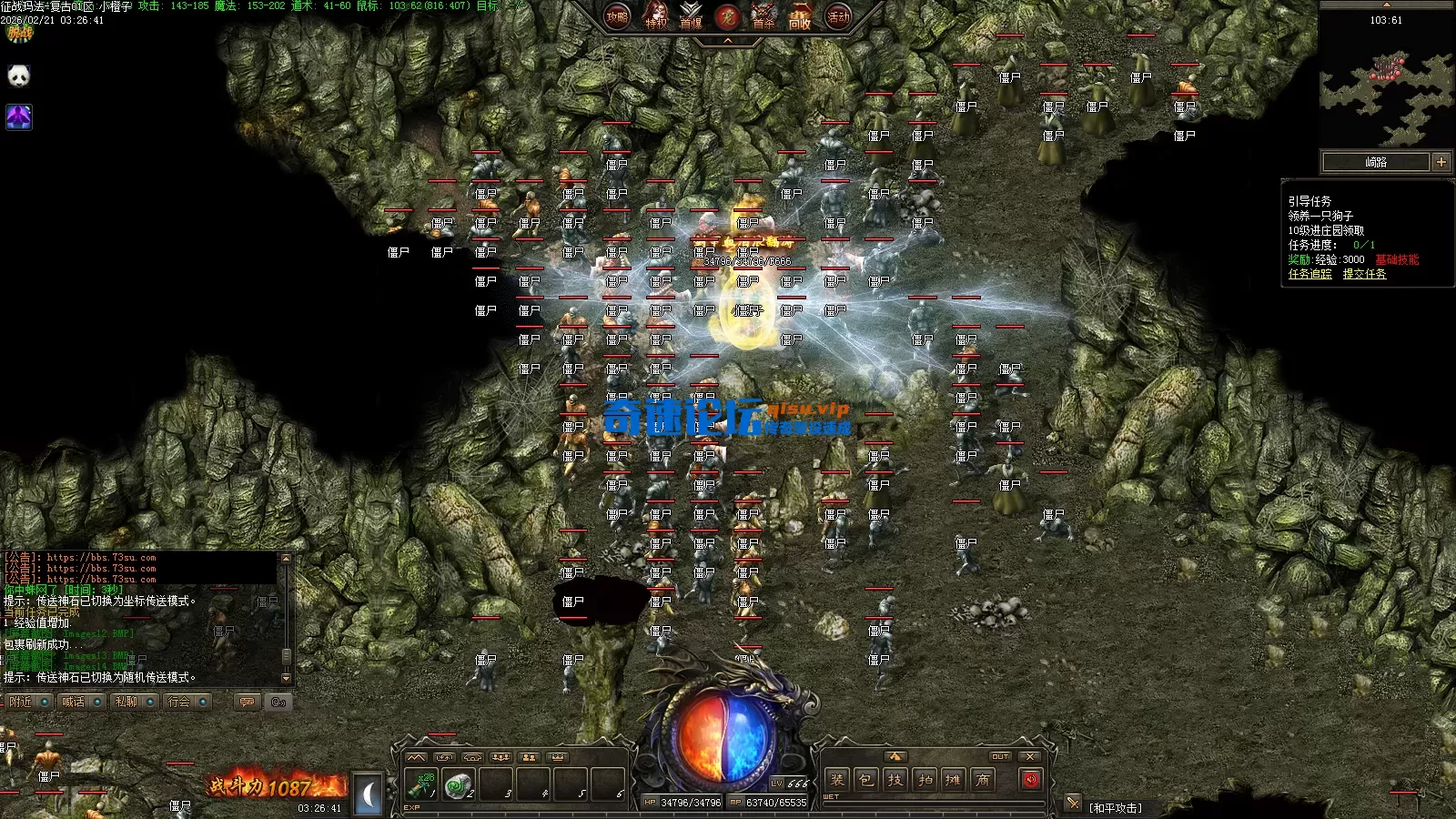Open the 特权 privileges menu
This screenshot has width=1456, height=819.
(655, 16)
